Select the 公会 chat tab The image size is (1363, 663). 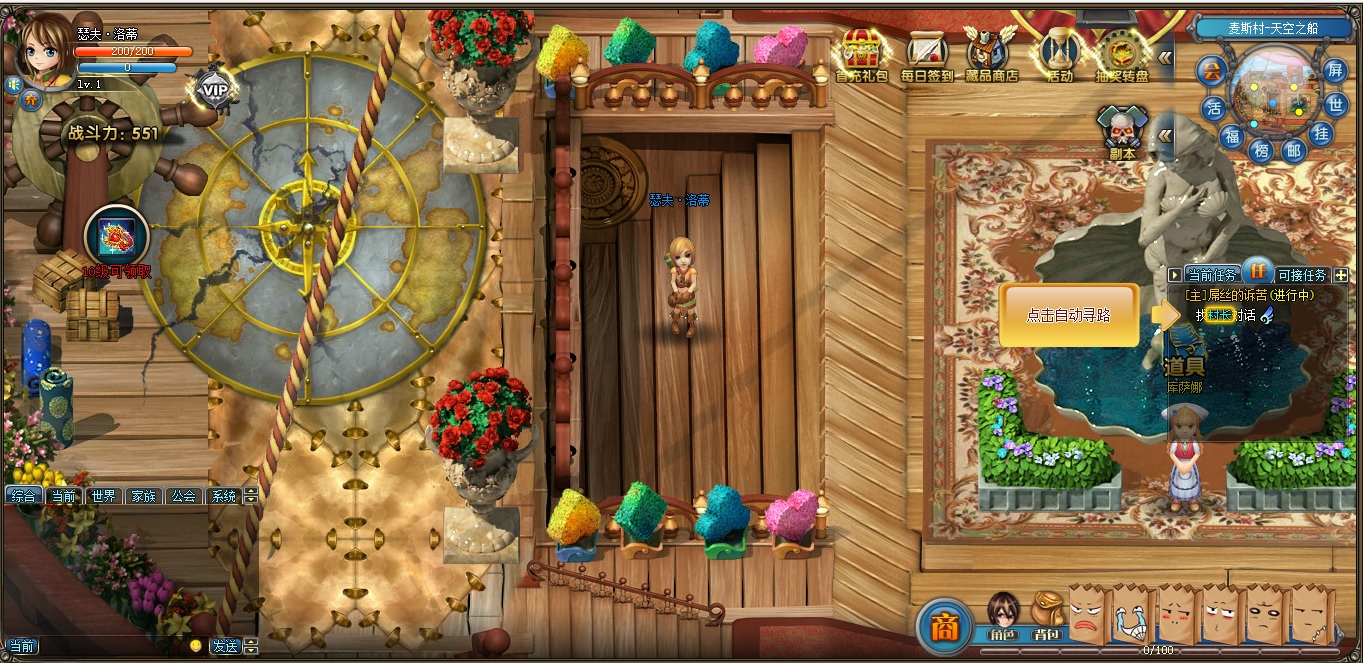(183, 496)
